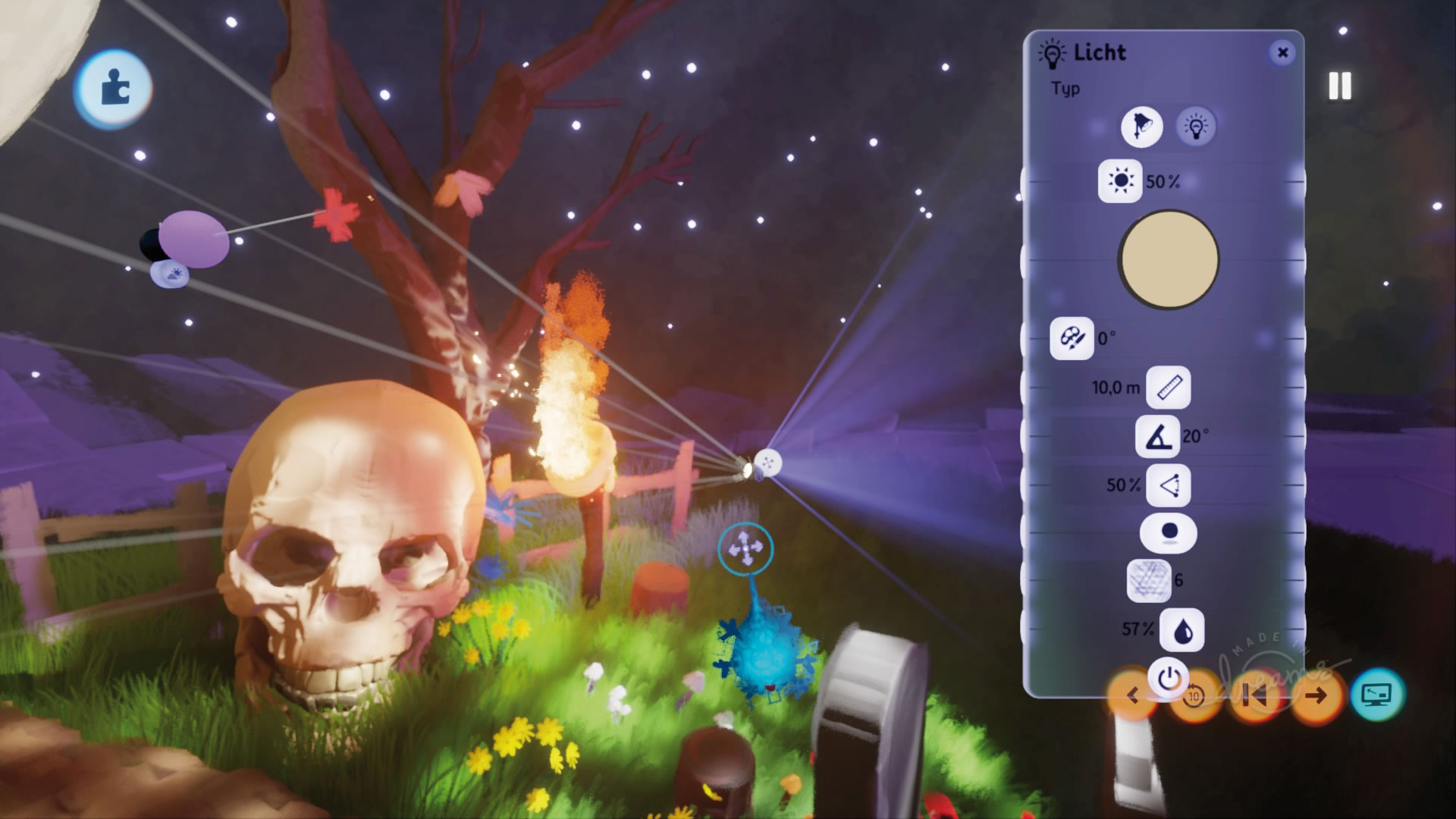Viewport: 1456px width, 819px height.
Task: Click the 50% cone blend setting
Action: click(x=1168, y=485)
